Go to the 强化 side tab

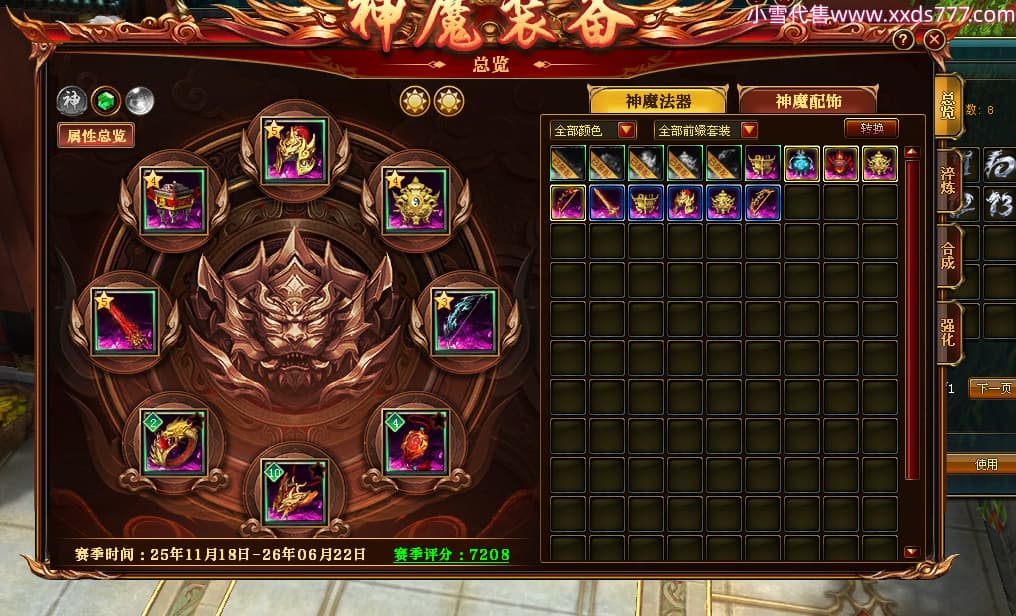pyautogui.click(x=948, y=331)
